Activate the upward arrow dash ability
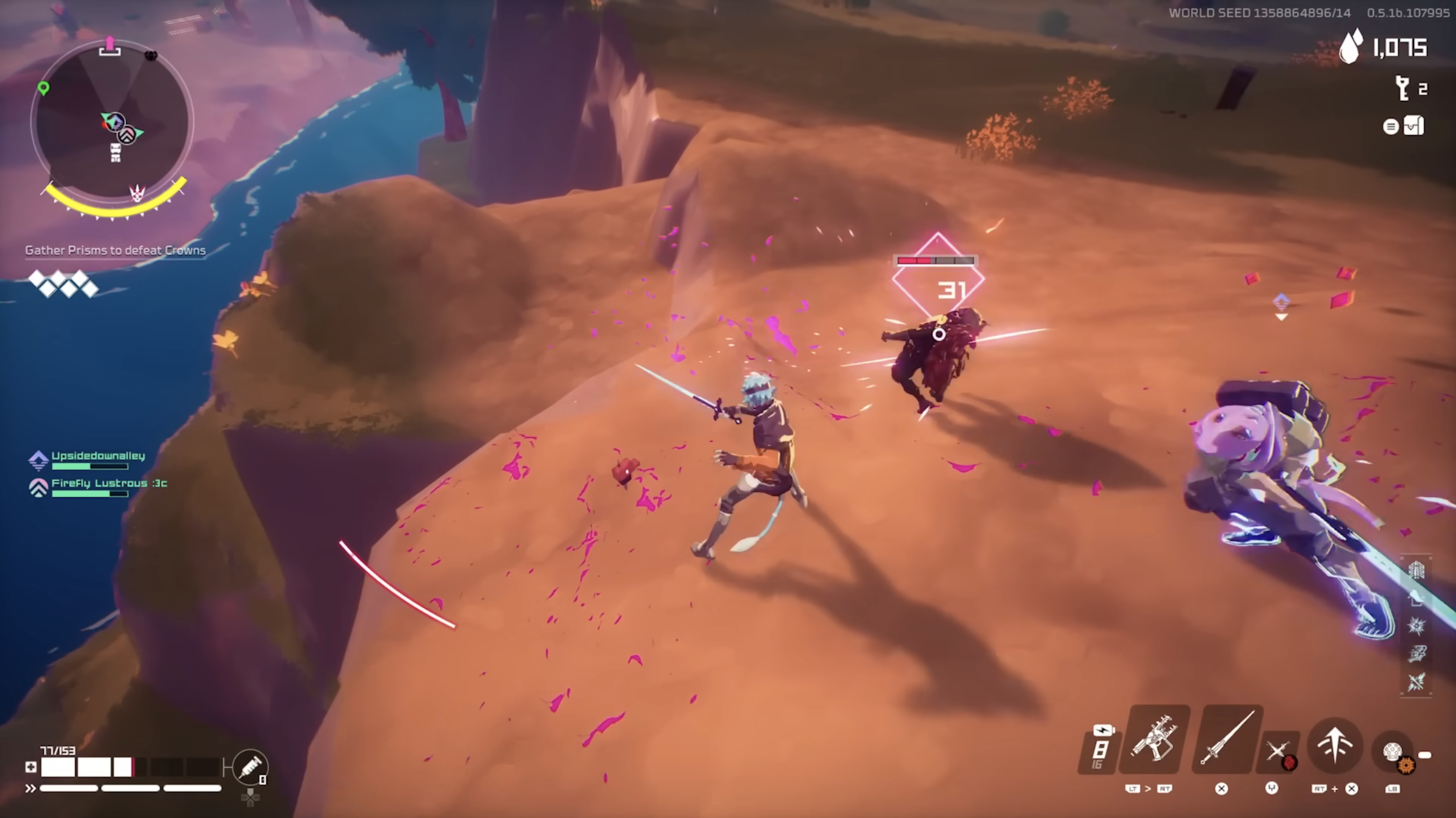This screenshot has width=1456, height=818. click(x=1335, y=745)
